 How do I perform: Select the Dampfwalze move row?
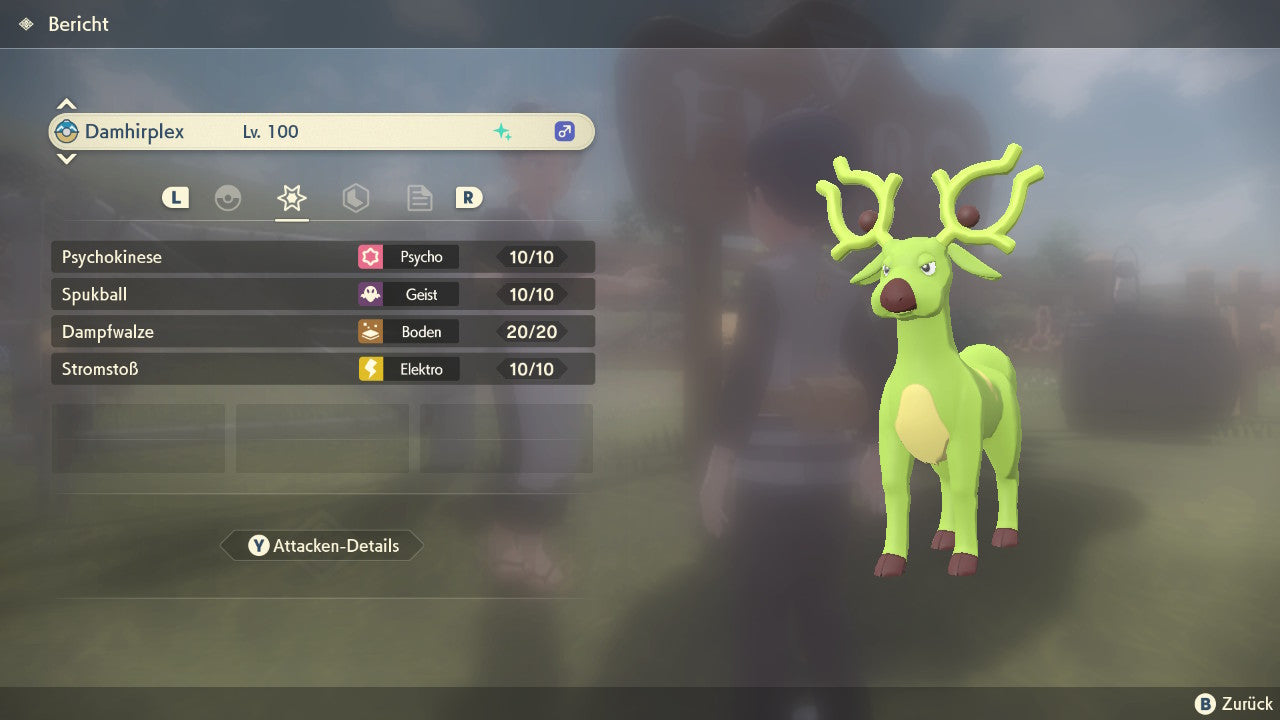(x=322, y=332)
